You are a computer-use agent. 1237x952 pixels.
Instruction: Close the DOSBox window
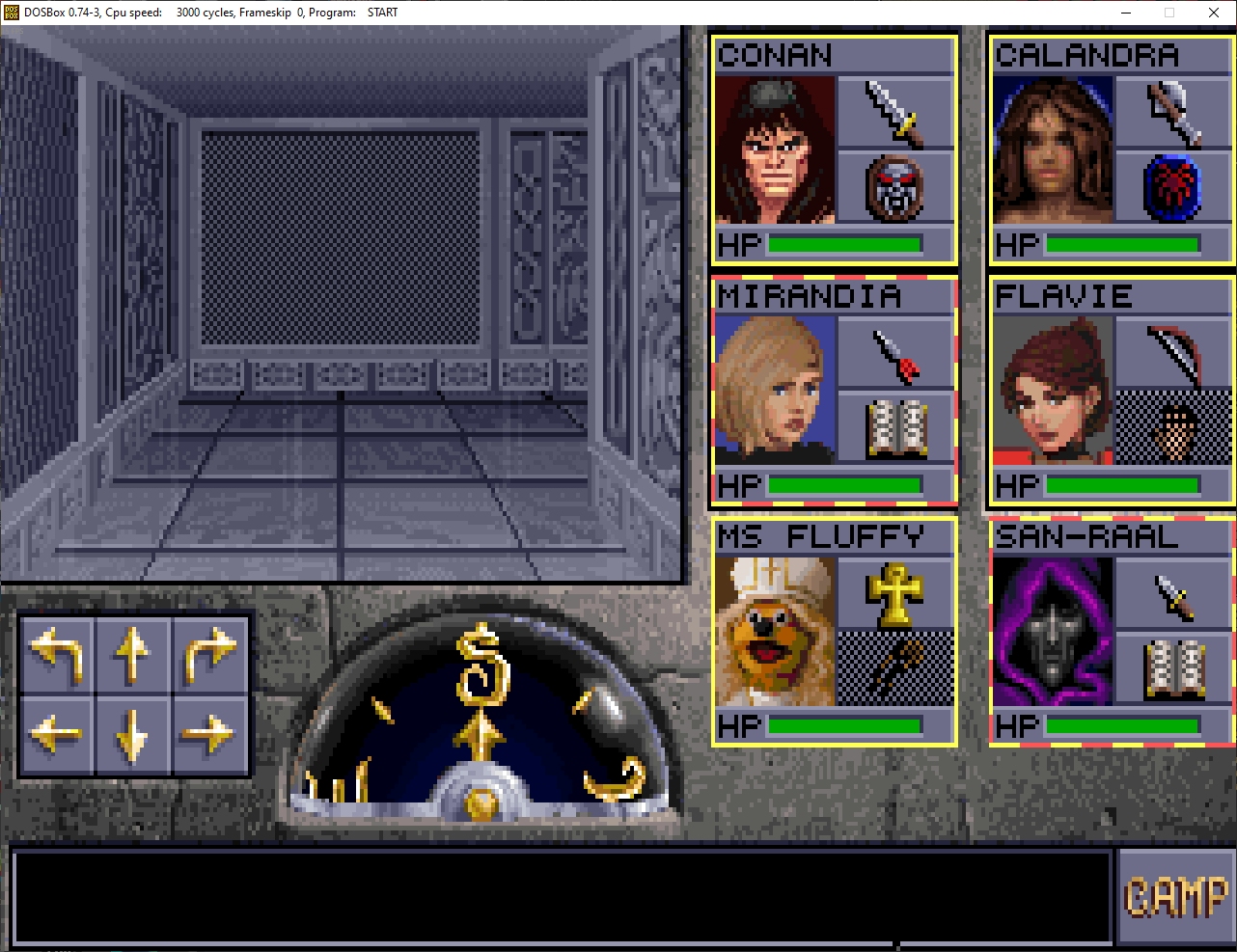coord(1214,13)
